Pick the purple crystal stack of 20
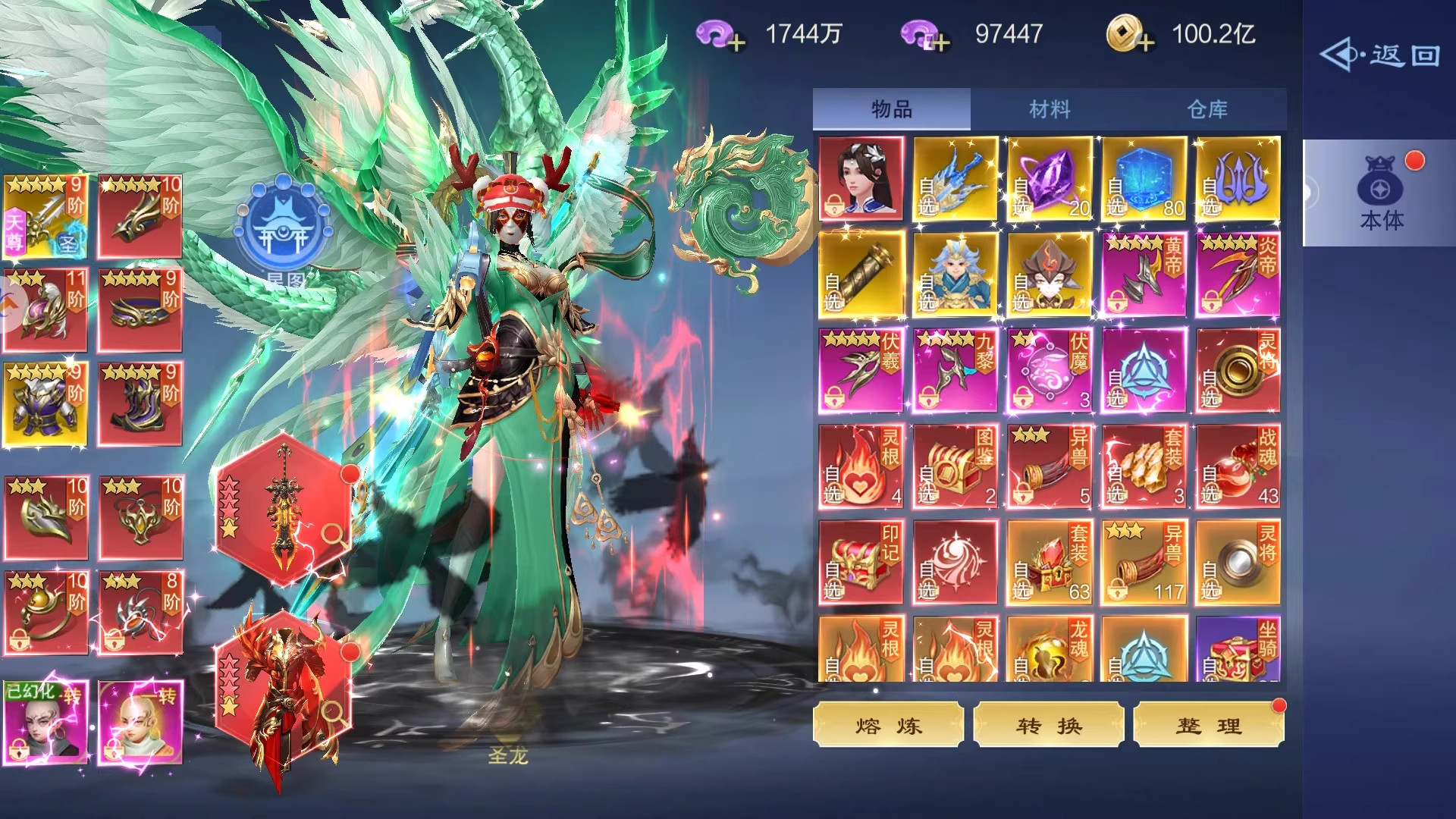The height and width of the screenshot is (819, 1456). pos(1050,179)
